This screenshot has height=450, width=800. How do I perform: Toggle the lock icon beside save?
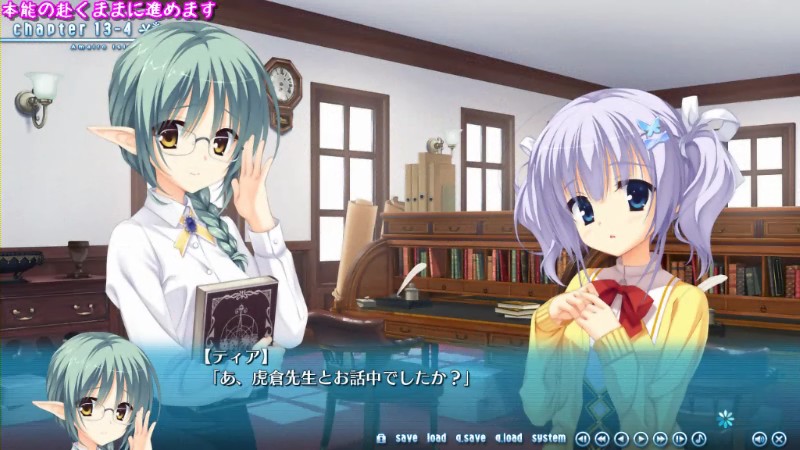[x=381, y=438]
